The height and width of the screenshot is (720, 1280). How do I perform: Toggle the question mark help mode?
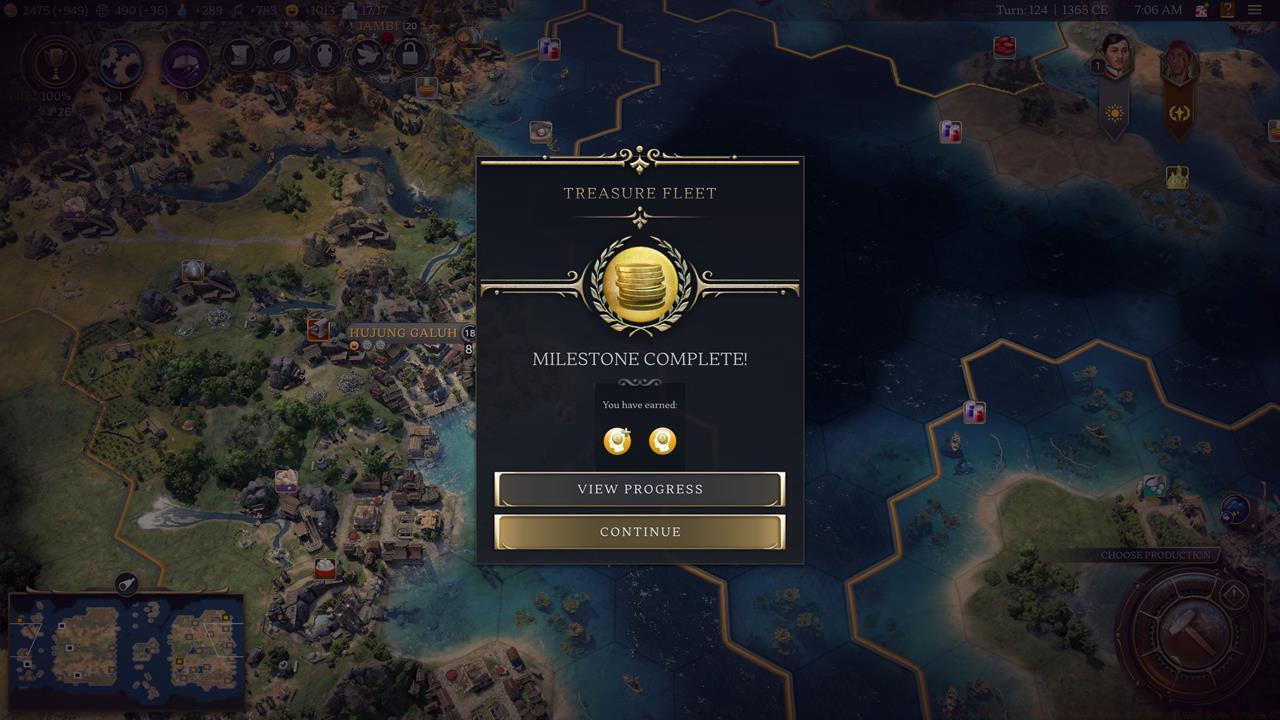pyautogui.click(x=1228, y=10)
